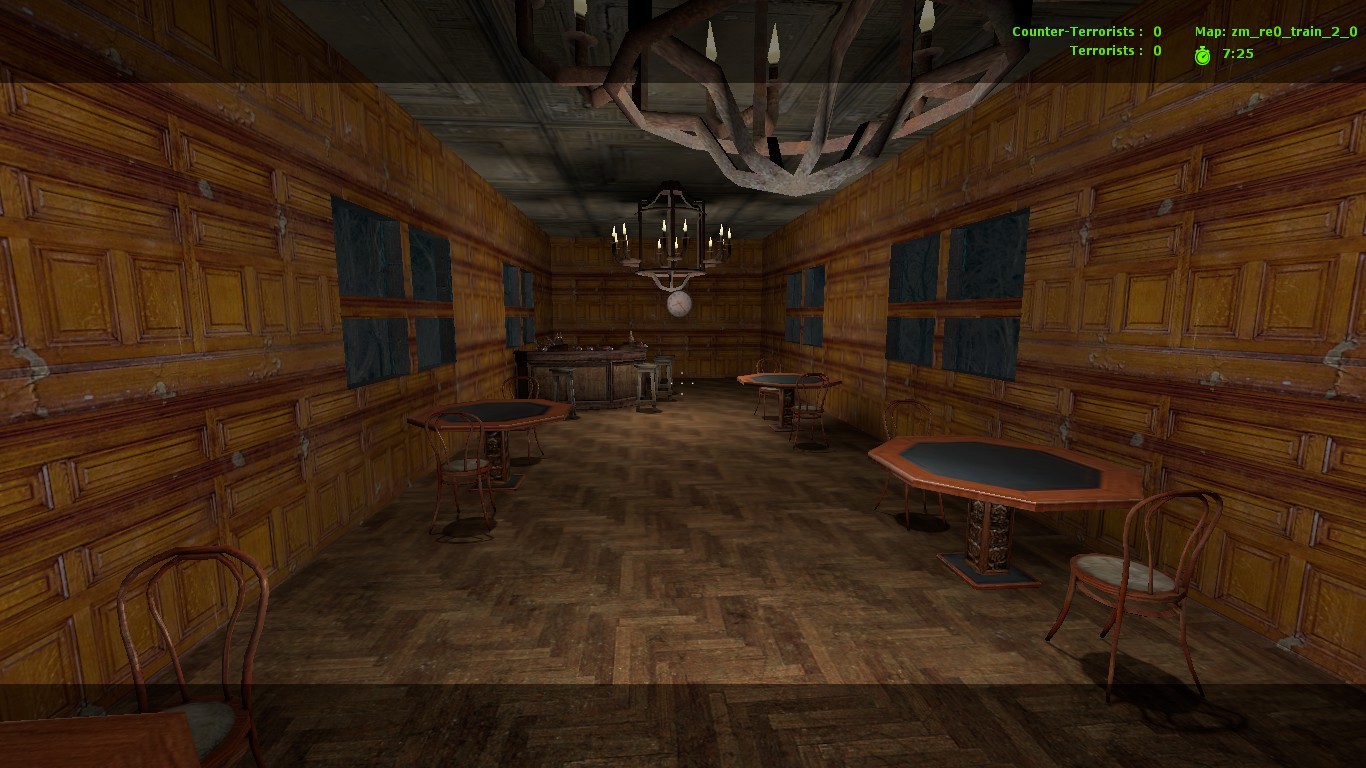
Task: Click the Counter-Terrorists score text
Action: click(x=1085, y=31)
